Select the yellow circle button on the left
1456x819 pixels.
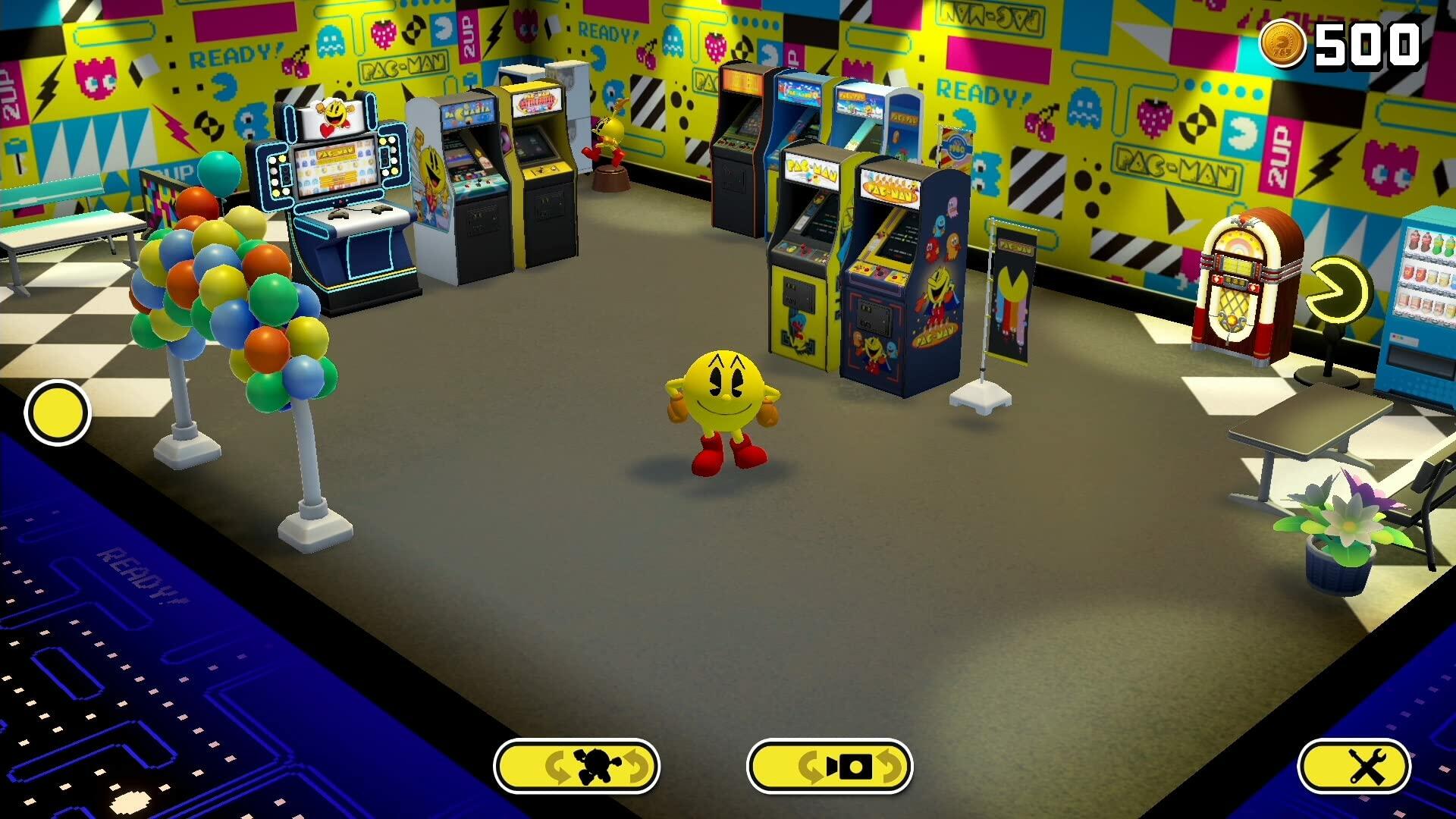(57, 412)
